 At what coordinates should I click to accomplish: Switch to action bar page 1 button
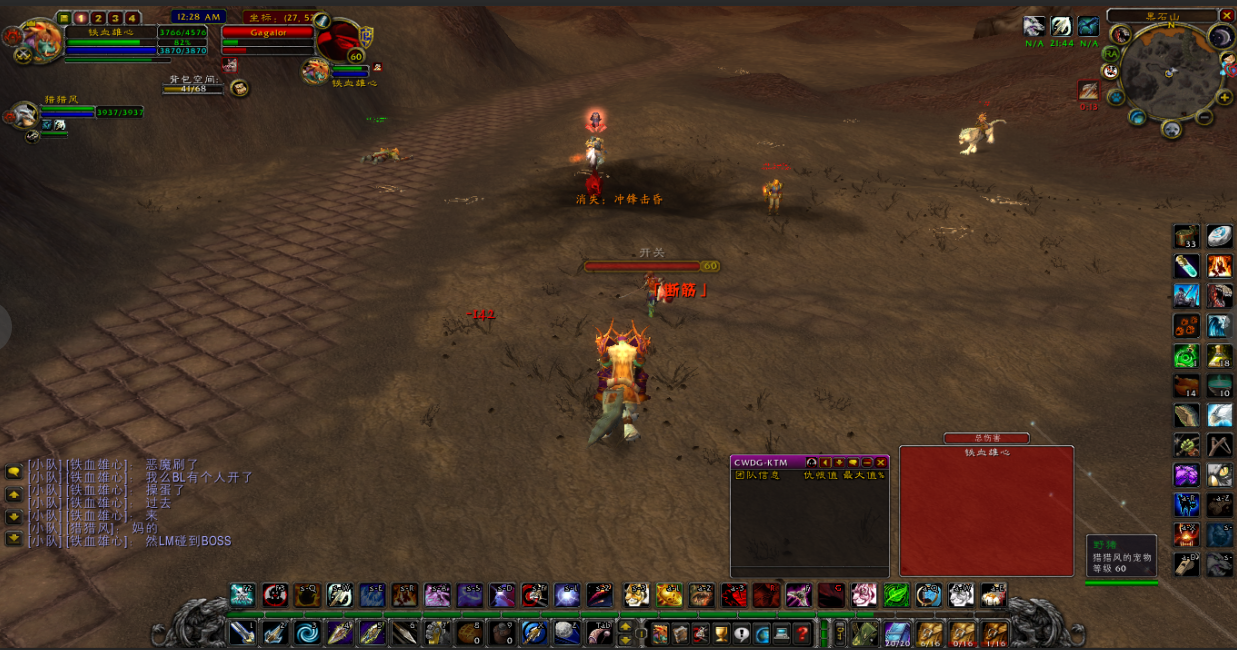point(81,18)
